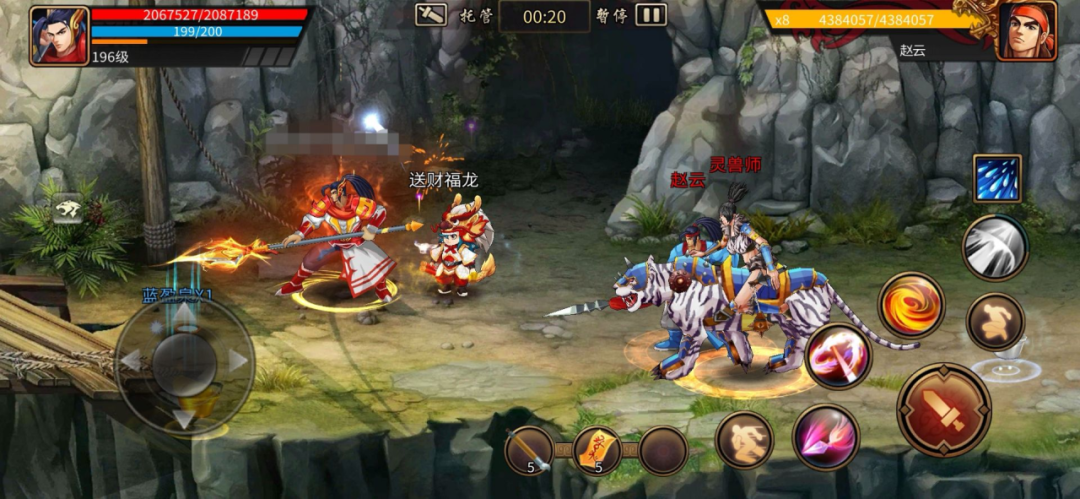This screenshot has width=1080, height=499.
Task: Tap the virtual joystick's right arrow
Action: point(237,360)
